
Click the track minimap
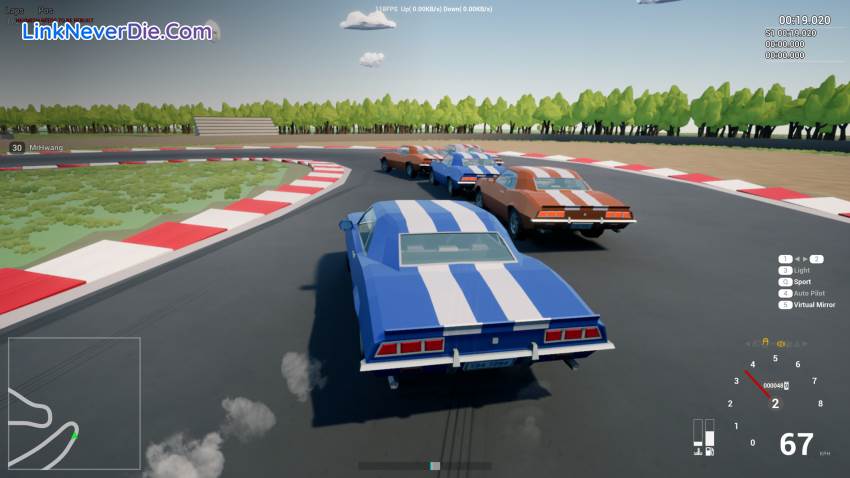tap(74, 403)
